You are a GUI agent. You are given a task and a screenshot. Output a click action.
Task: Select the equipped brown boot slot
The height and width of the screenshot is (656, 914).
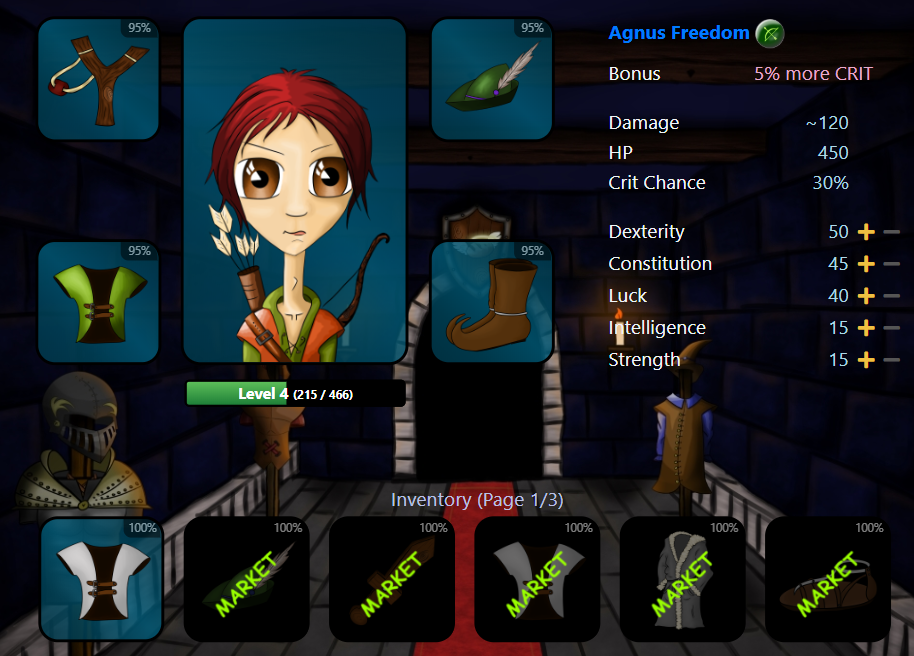pos(492,302)
